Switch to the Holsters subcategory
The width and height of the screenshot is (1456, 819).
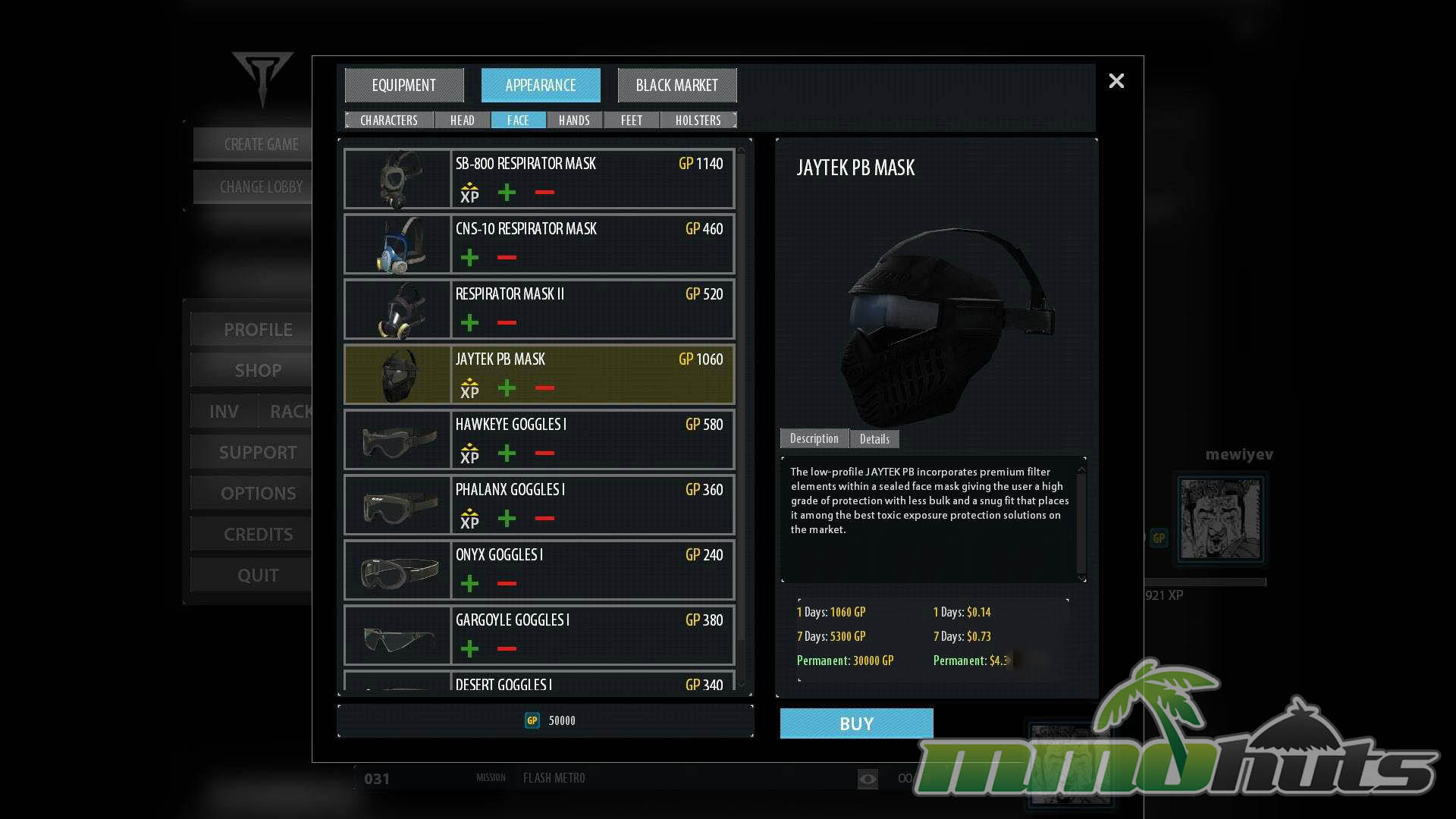[x=698, y=121]
